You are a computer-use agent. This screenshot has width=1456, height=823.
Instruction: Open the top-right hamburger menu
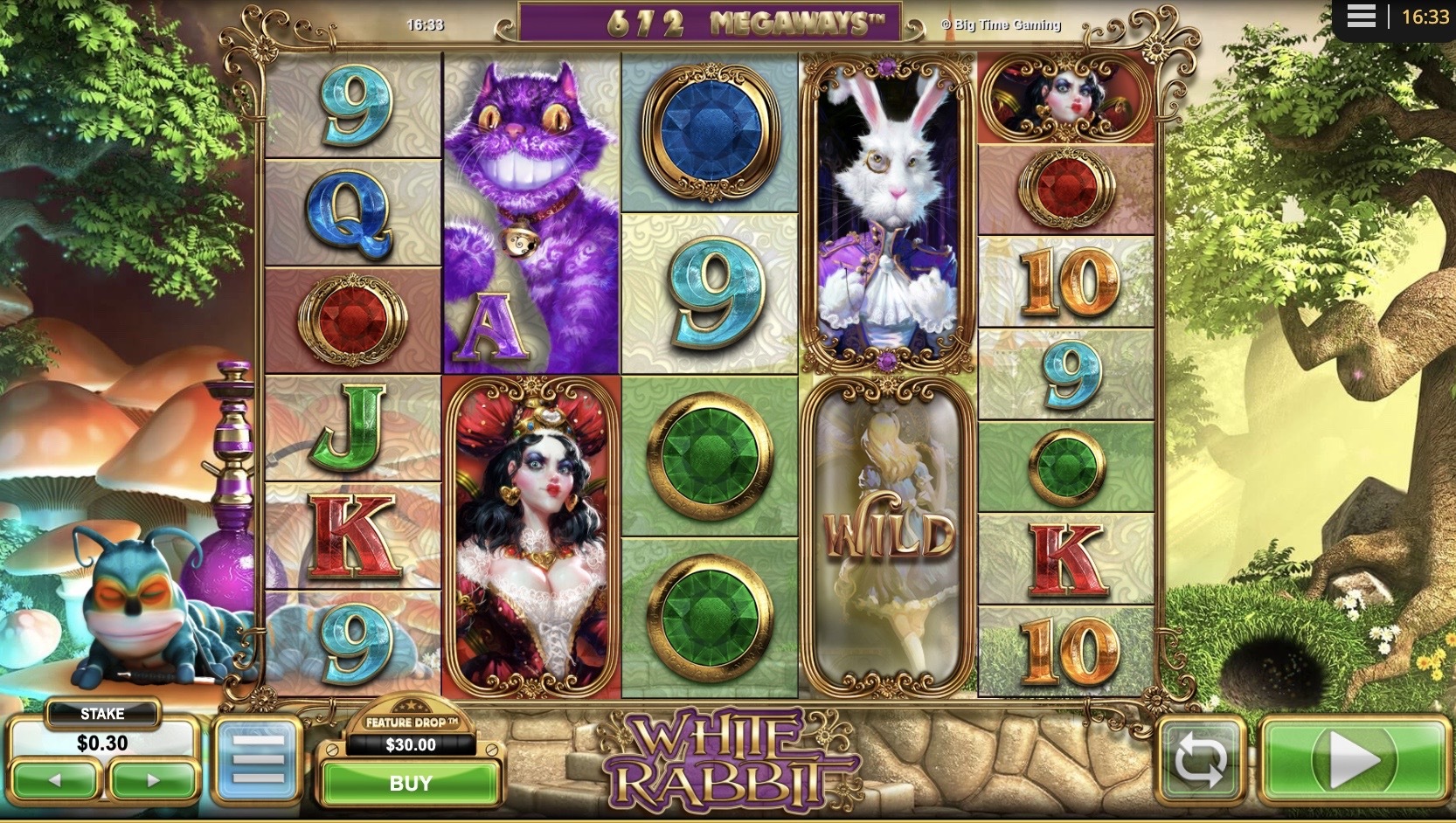pos(1361,17)
